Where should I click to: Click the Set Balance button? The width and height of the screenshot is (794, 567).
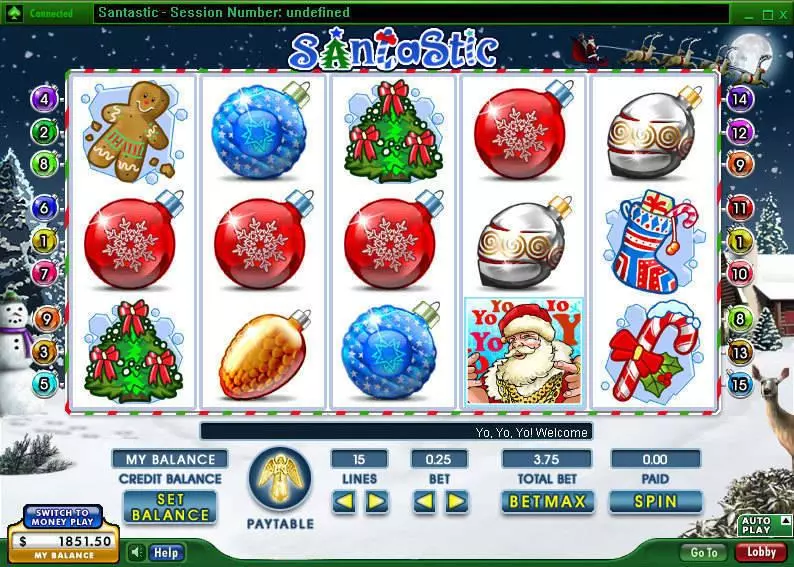[x=170, y=507]
